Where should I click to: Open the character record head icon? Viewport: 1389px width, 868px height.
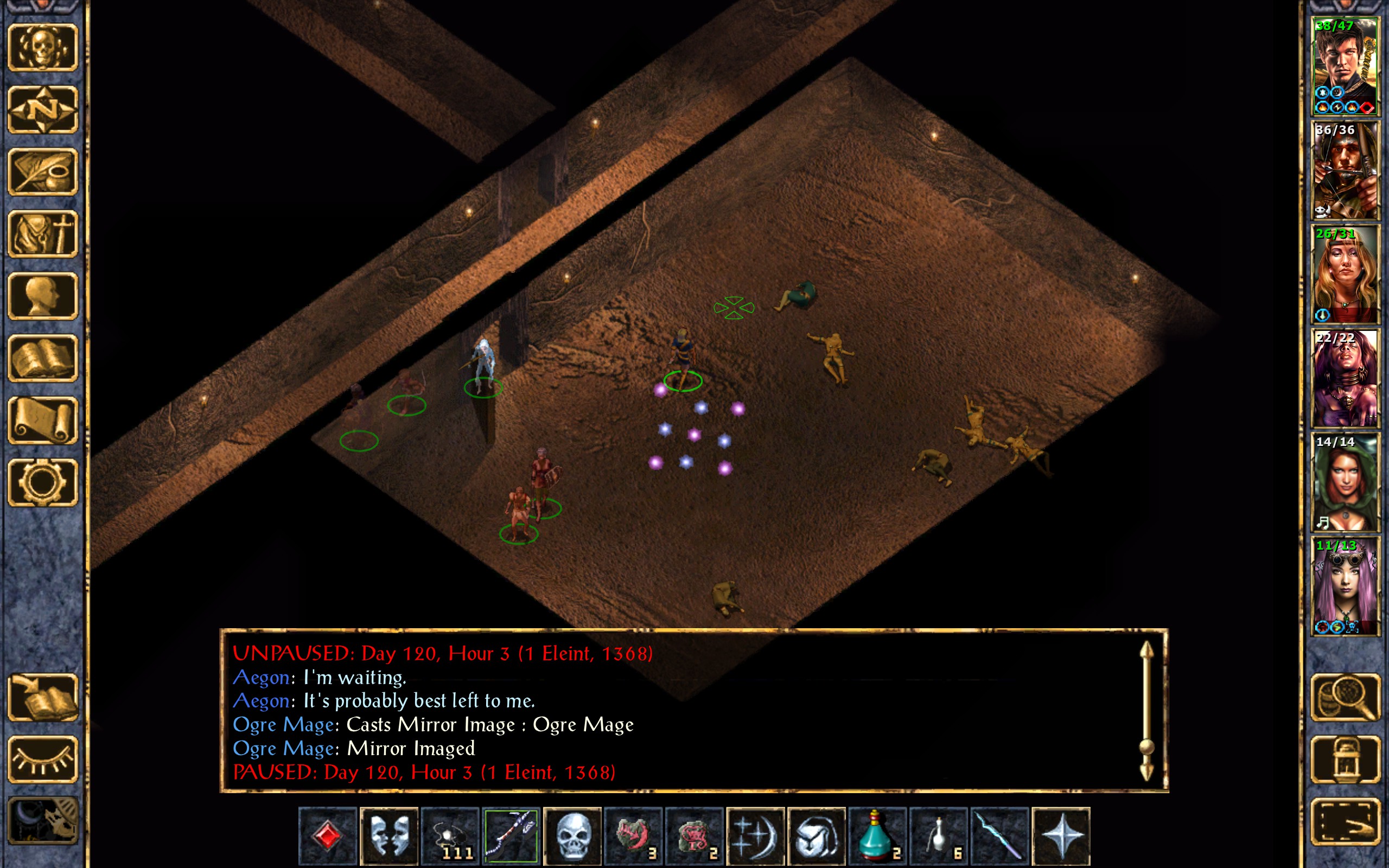(42, 296)
